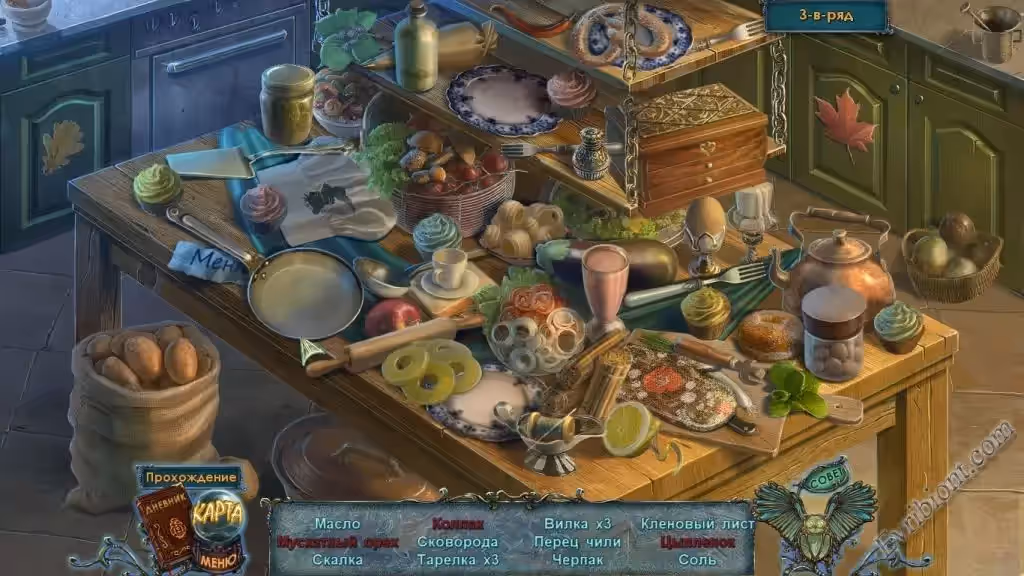Viewport: 1024px width, 576px height.
Task: Open the Прохождение walkthrough guide
Action: click(x=191, y=477)
